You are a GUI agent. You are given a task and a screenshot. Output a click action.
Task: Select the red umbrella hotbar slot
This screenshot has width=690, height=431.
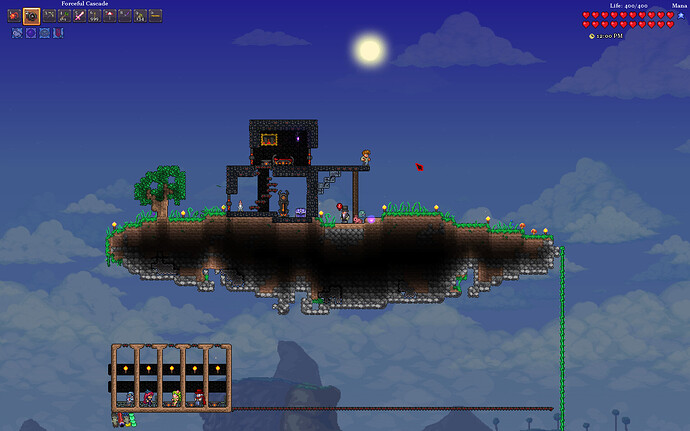[109, 16]
